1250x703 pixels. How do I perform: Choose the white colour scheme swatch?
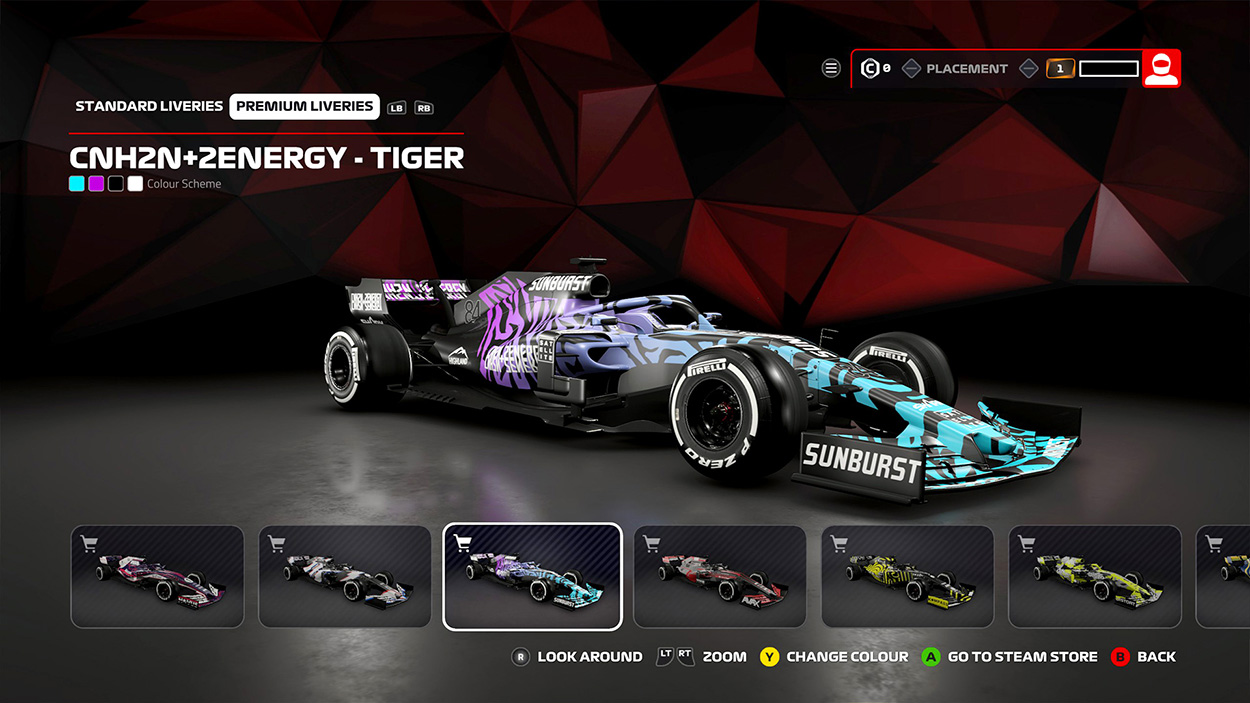pyautogui.click(x=135, y=184)
